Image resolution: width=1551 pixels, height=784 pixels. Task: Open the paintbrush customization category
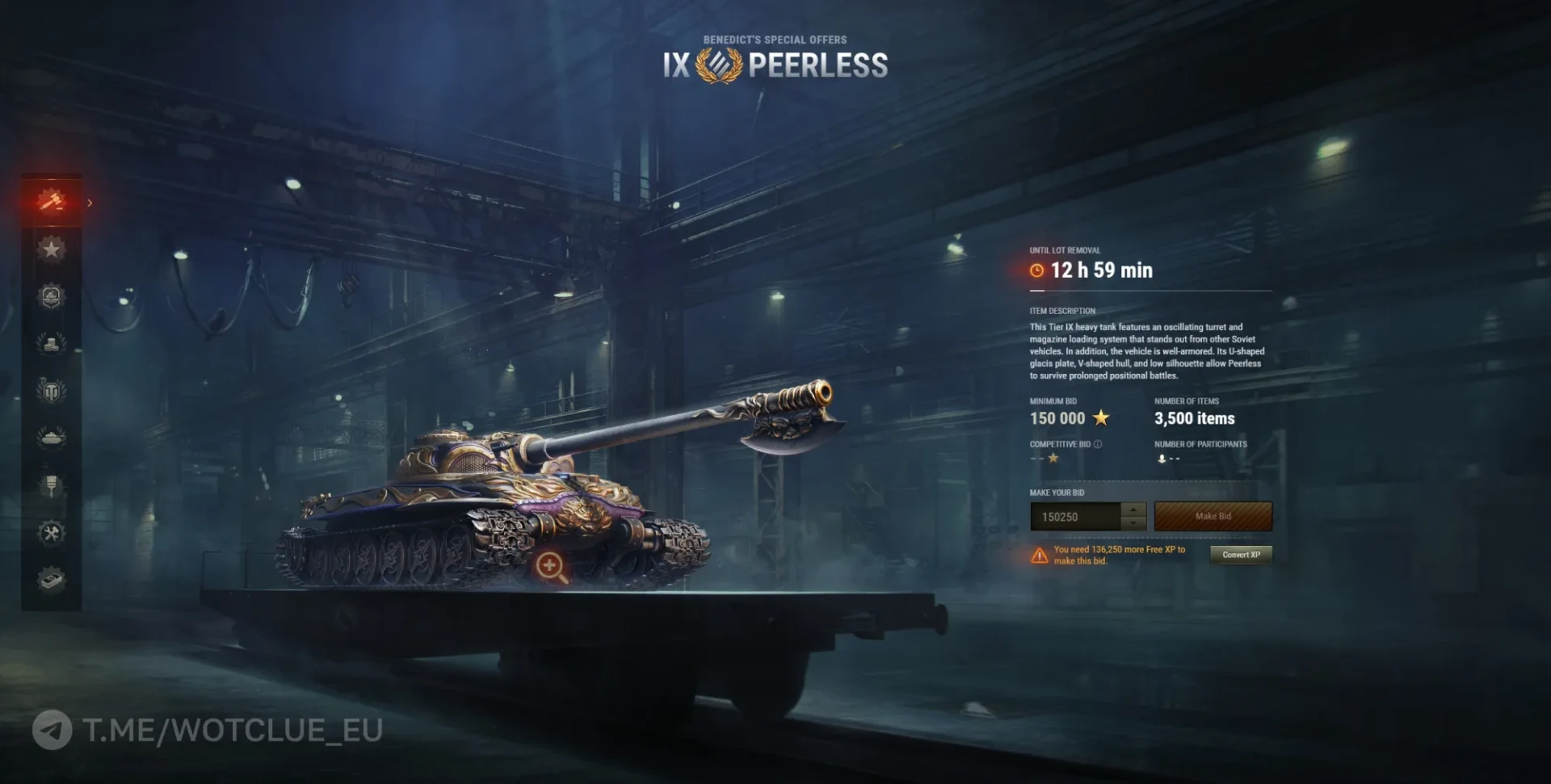pos(51,485)
